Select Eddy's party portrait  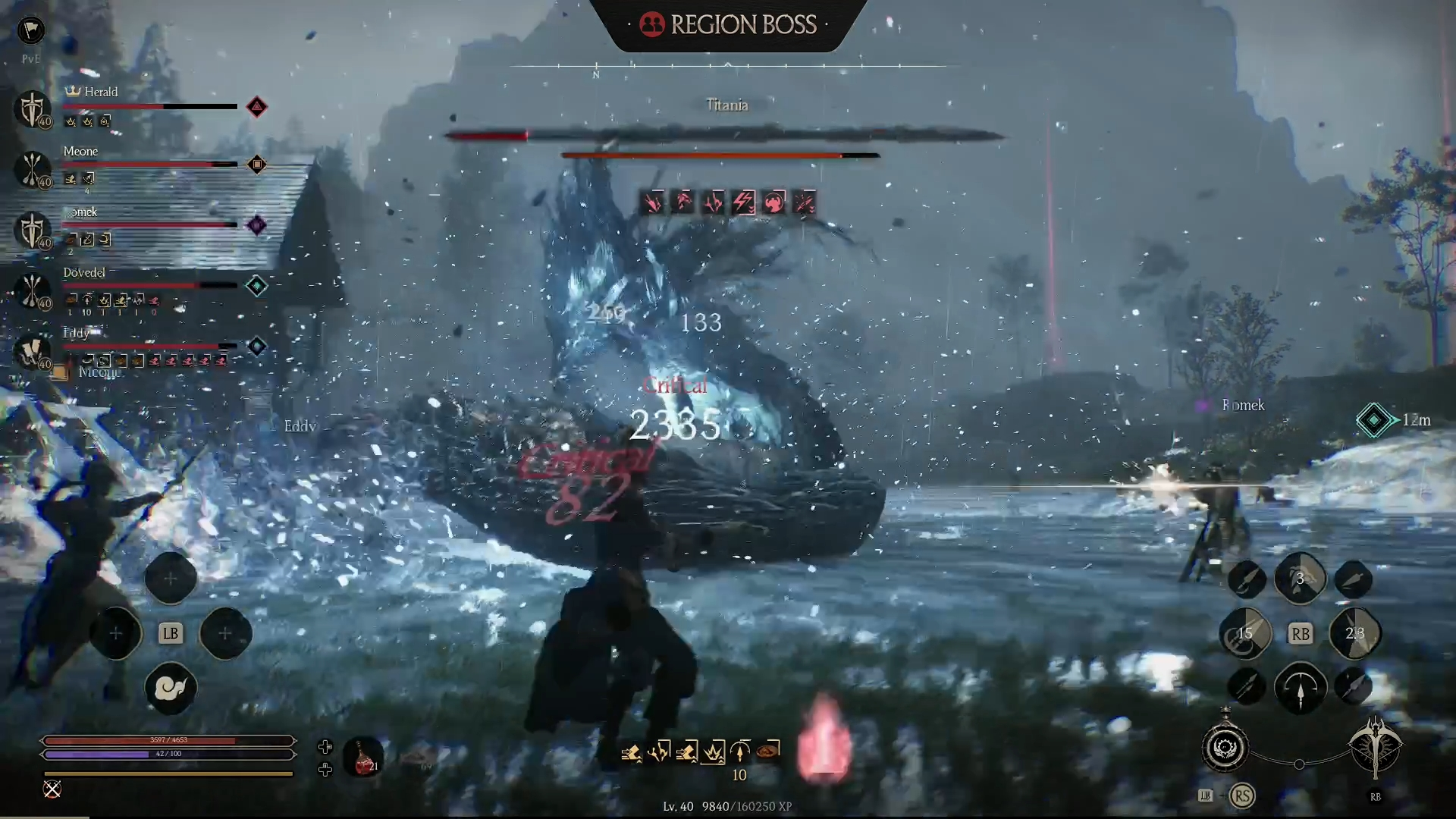point(32,351)
